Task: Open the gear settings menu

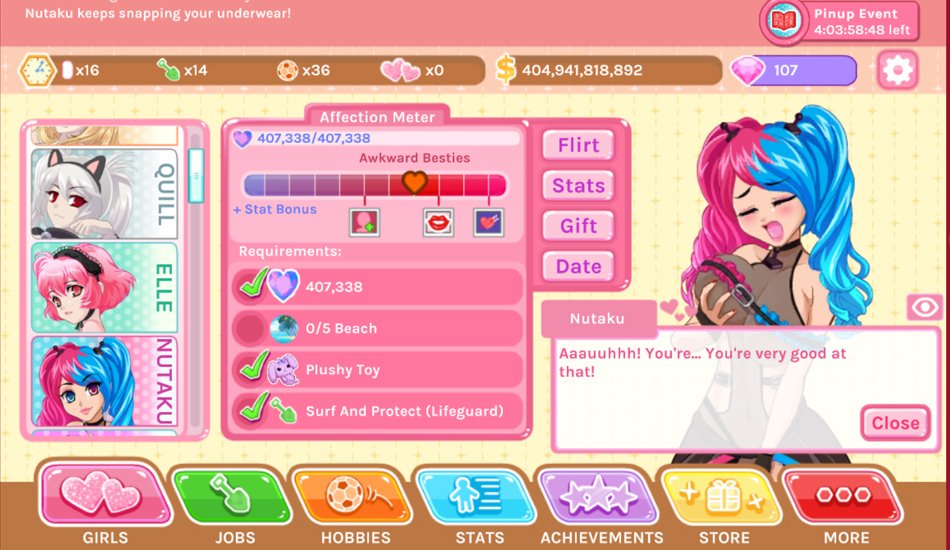Action: pyautogui.click(x=896, y=70)
